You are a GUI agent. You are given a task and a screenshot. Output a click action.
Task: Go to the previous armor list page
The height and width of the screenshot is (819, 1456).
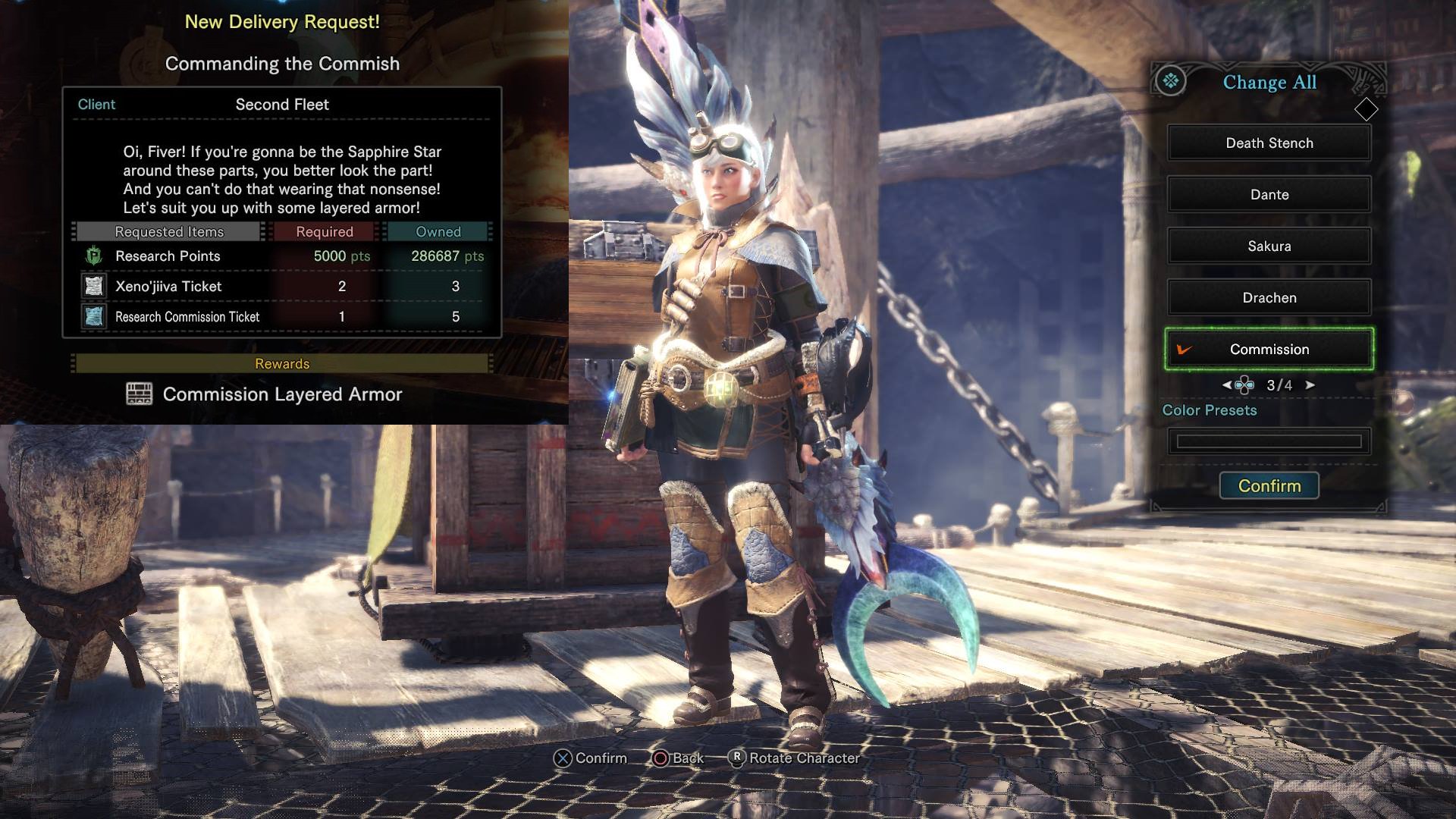click(x=1226, y=385)
